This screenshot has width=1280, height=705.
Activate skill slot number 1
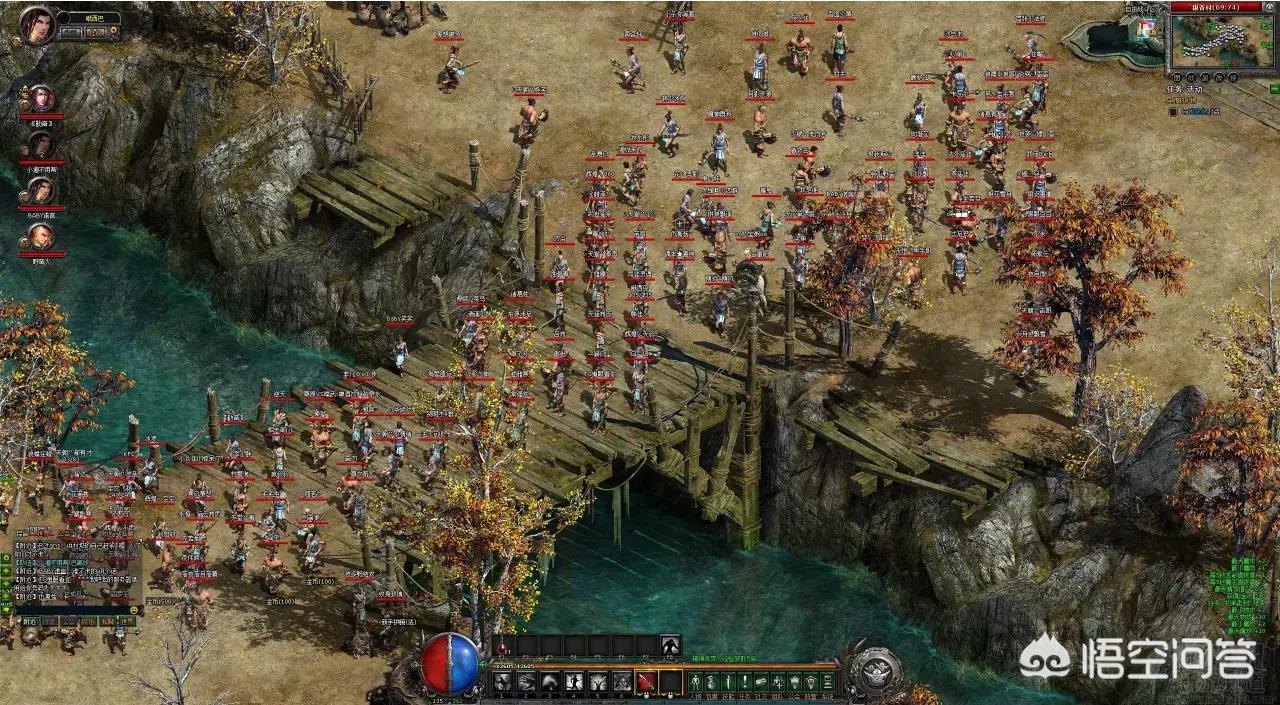coord(501,682)
